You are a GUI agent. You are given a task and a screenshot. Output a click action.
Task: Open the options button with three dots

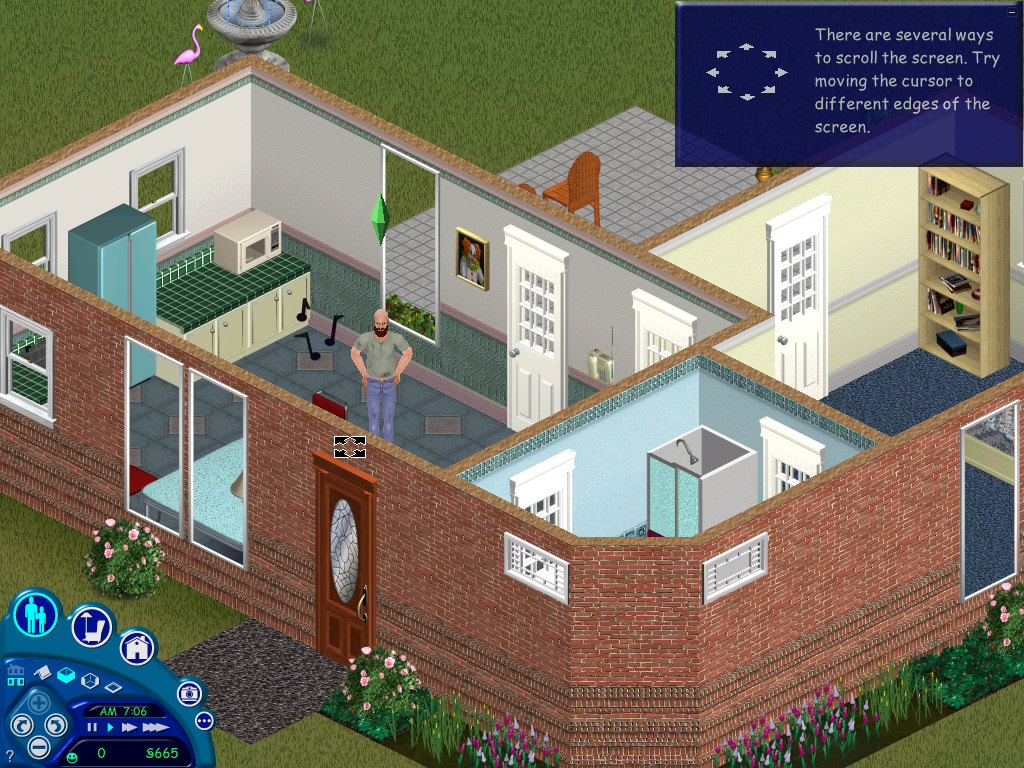[204, 720]
